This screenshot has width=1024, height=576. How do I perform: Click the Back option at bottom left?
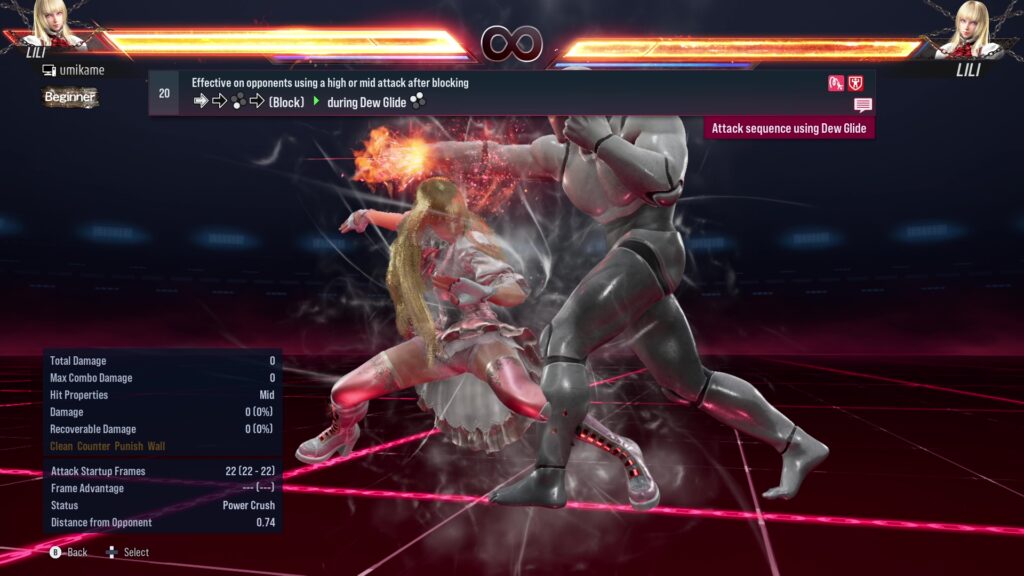pyautogui.click(x=69, y=552)
